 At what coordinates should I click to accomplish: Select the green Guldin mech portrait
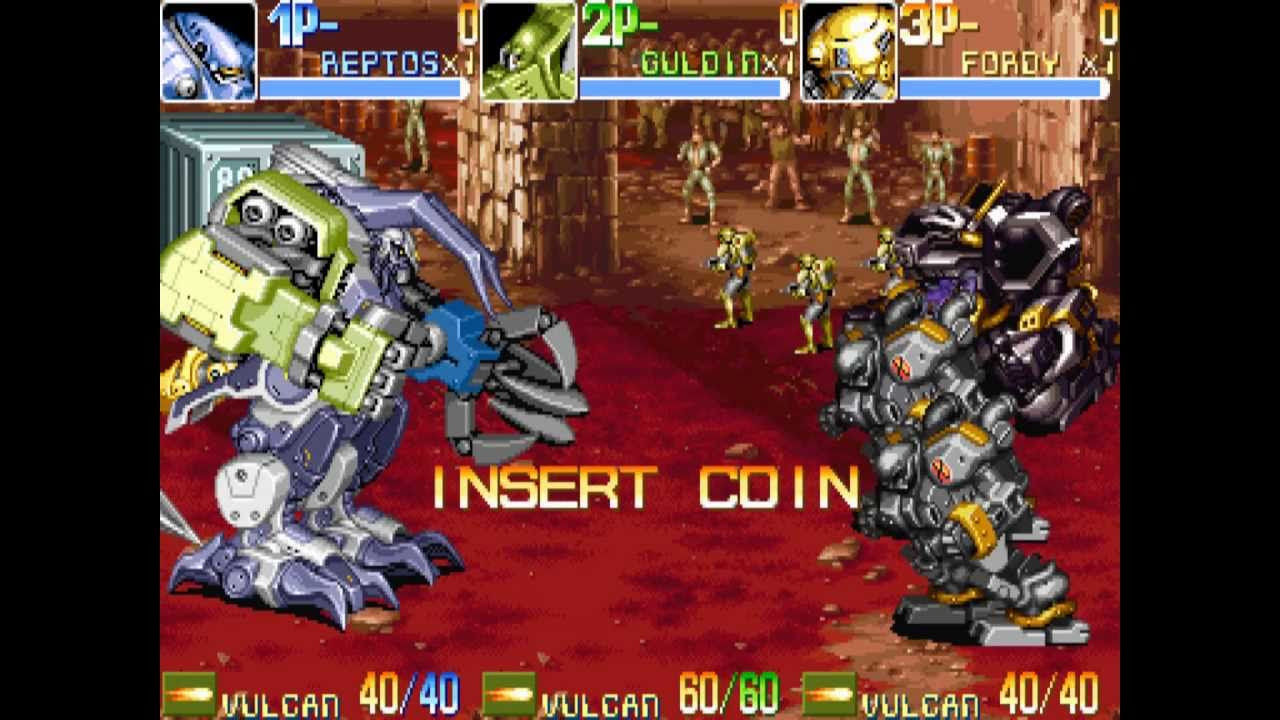tap(528, 51)
